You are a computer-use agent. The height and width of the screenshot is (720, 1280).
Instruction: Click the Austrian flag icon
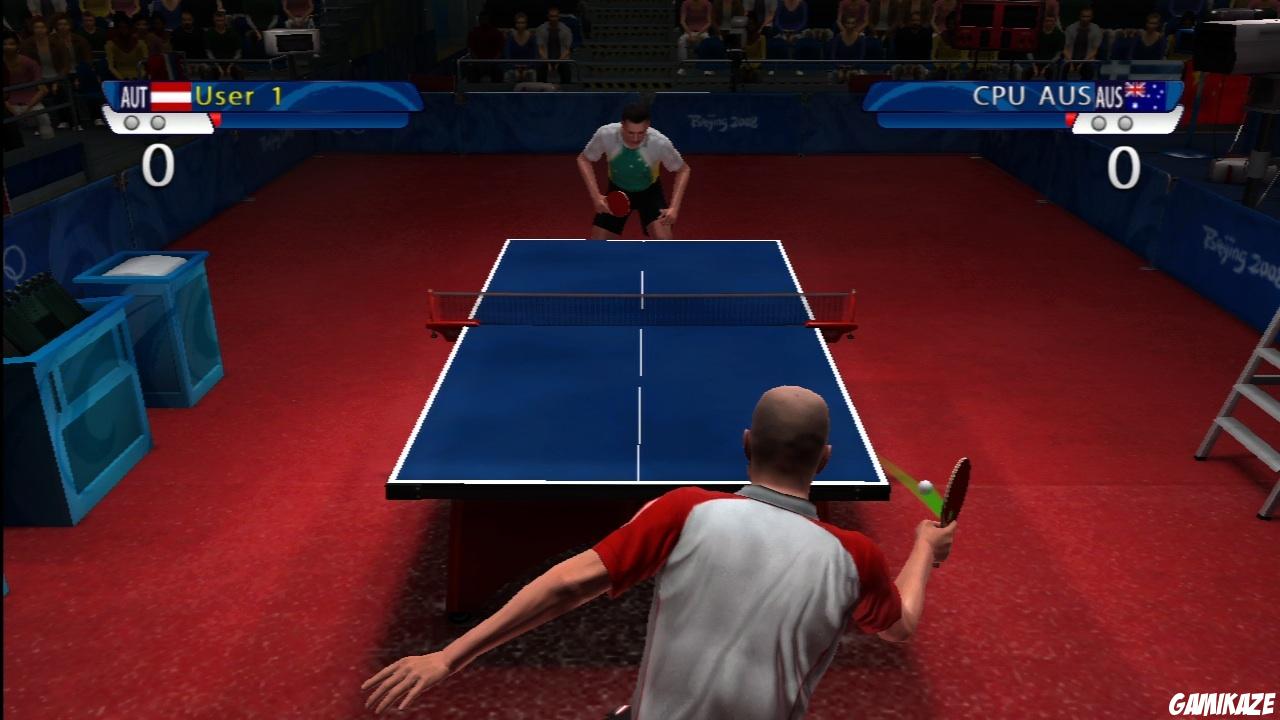[x=172, y=96]
